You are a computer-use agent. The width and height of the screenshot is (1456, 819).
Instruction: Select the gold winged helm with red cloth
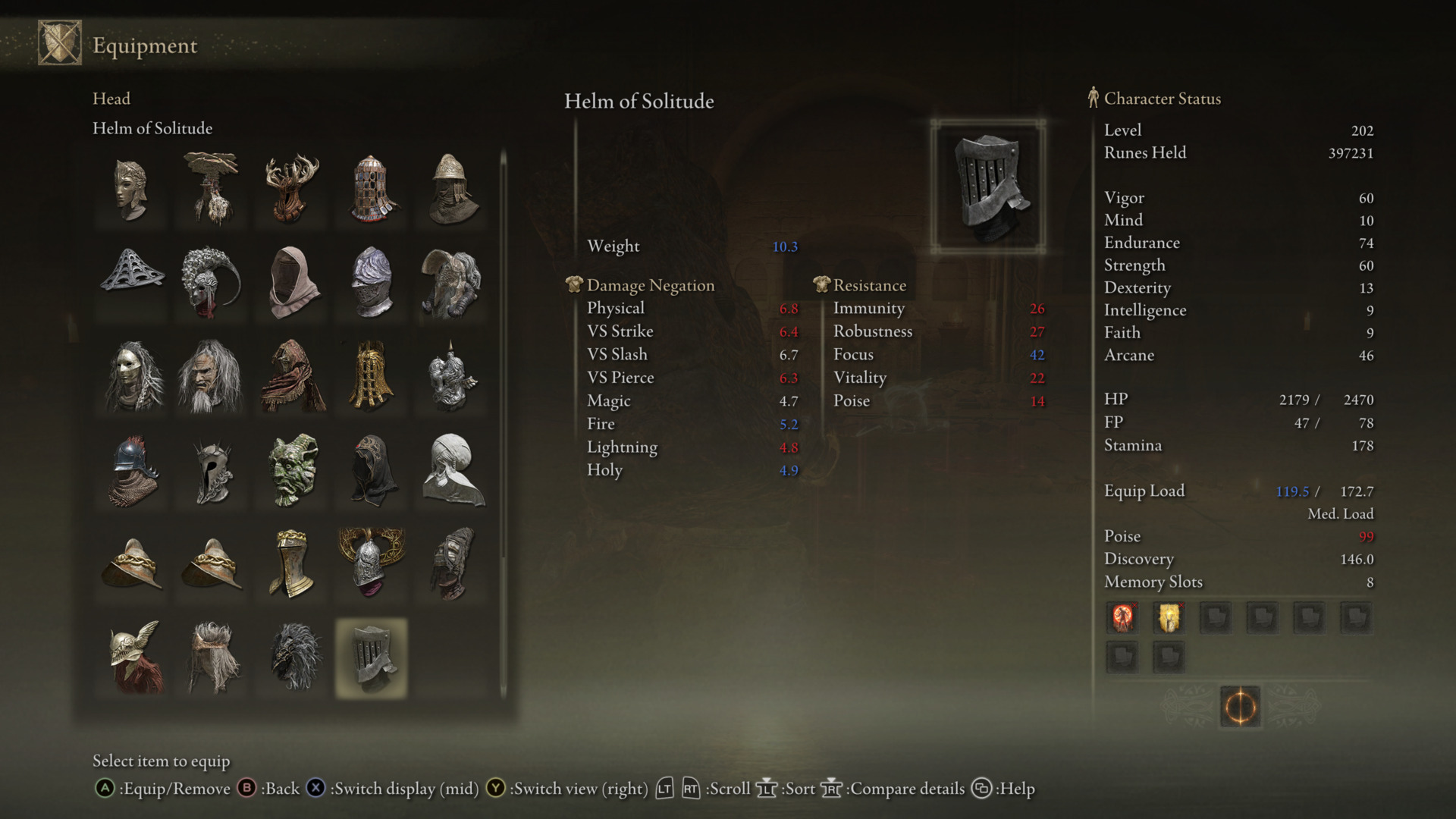(131, 657)
